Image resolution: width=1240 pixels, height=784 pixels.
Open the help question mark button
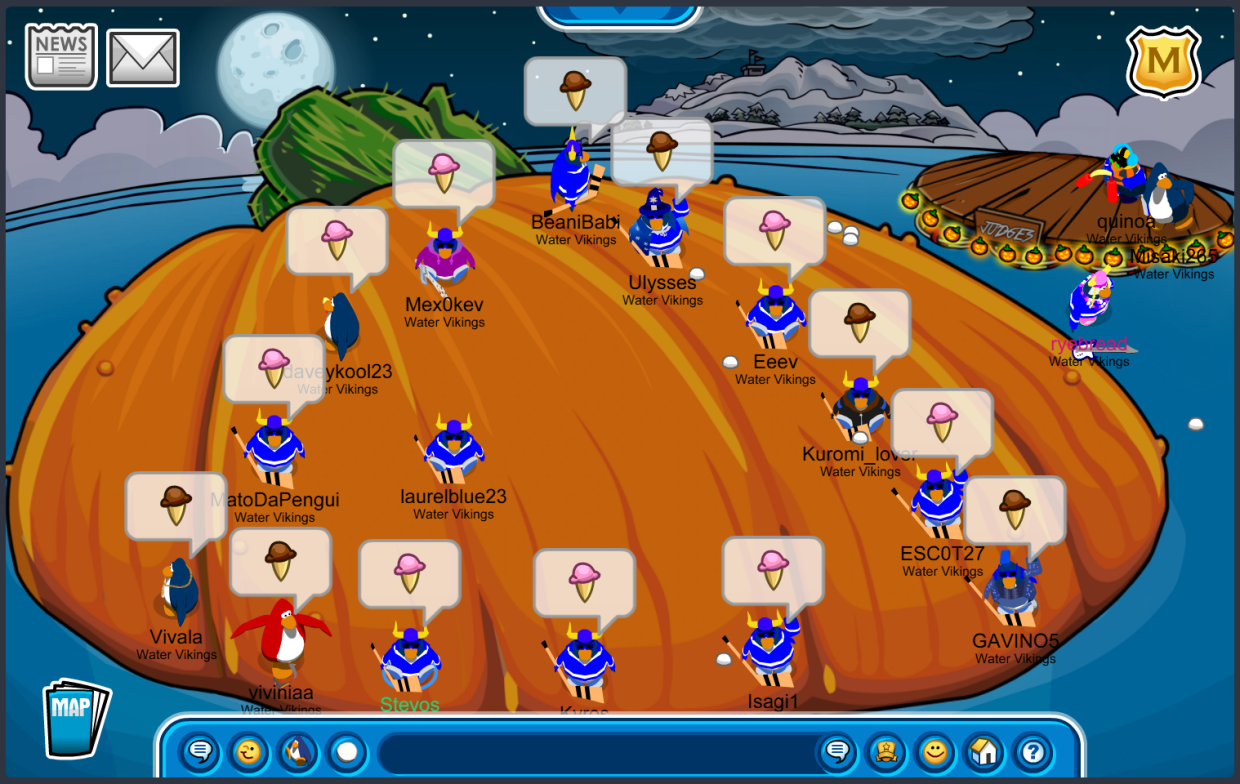coord(1033,751)
